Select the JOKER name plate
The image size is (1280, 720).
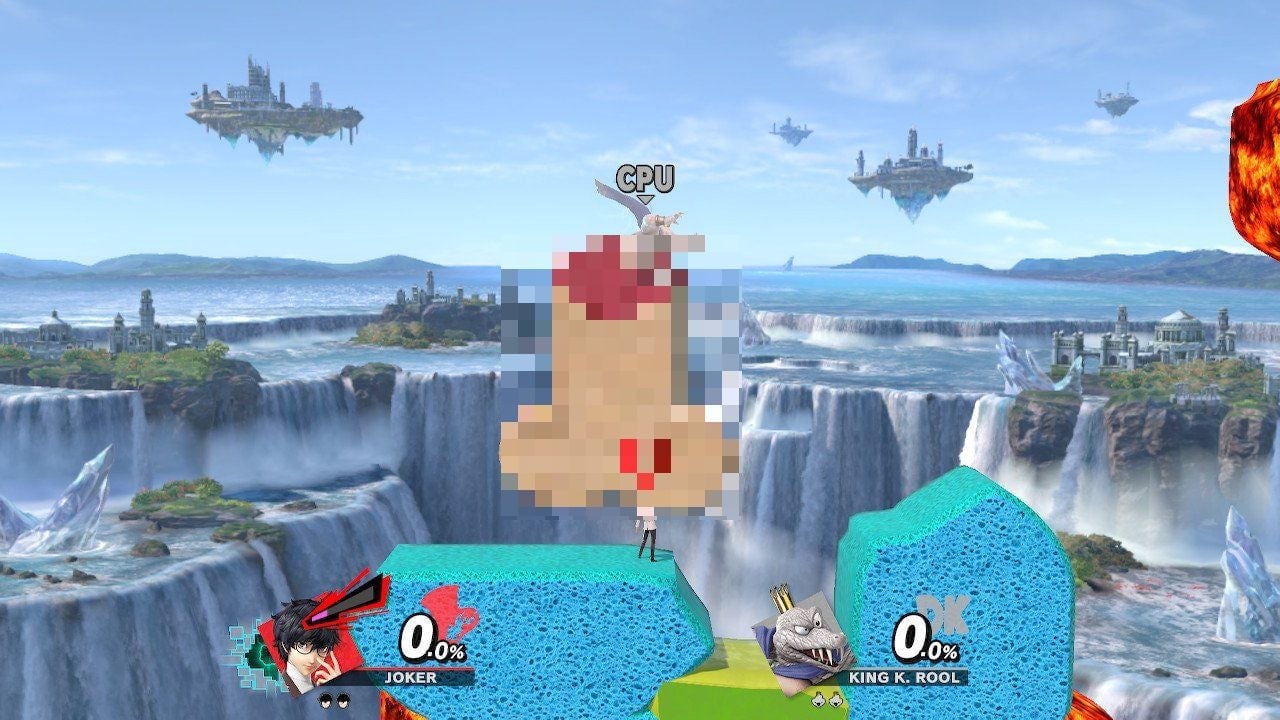(410, 677)
